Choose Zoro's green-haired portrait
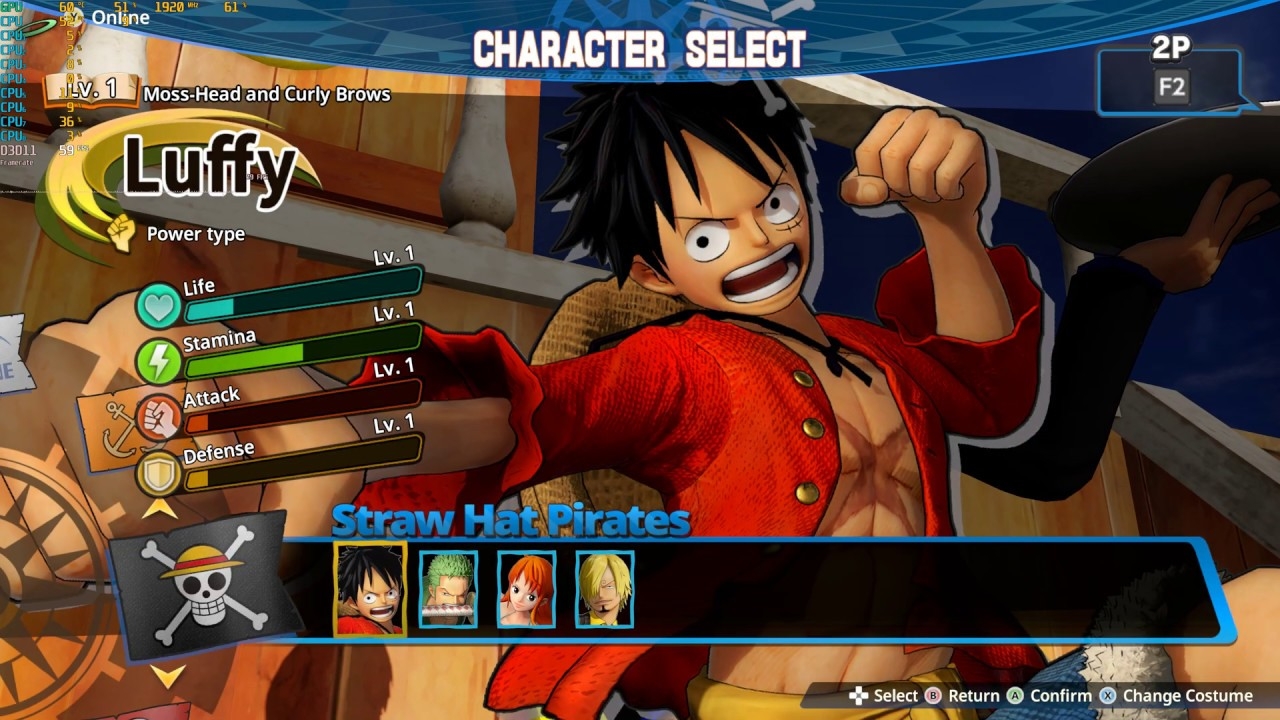The height and width of the screenshot is (720, 1280). click(x=448, y=589)
